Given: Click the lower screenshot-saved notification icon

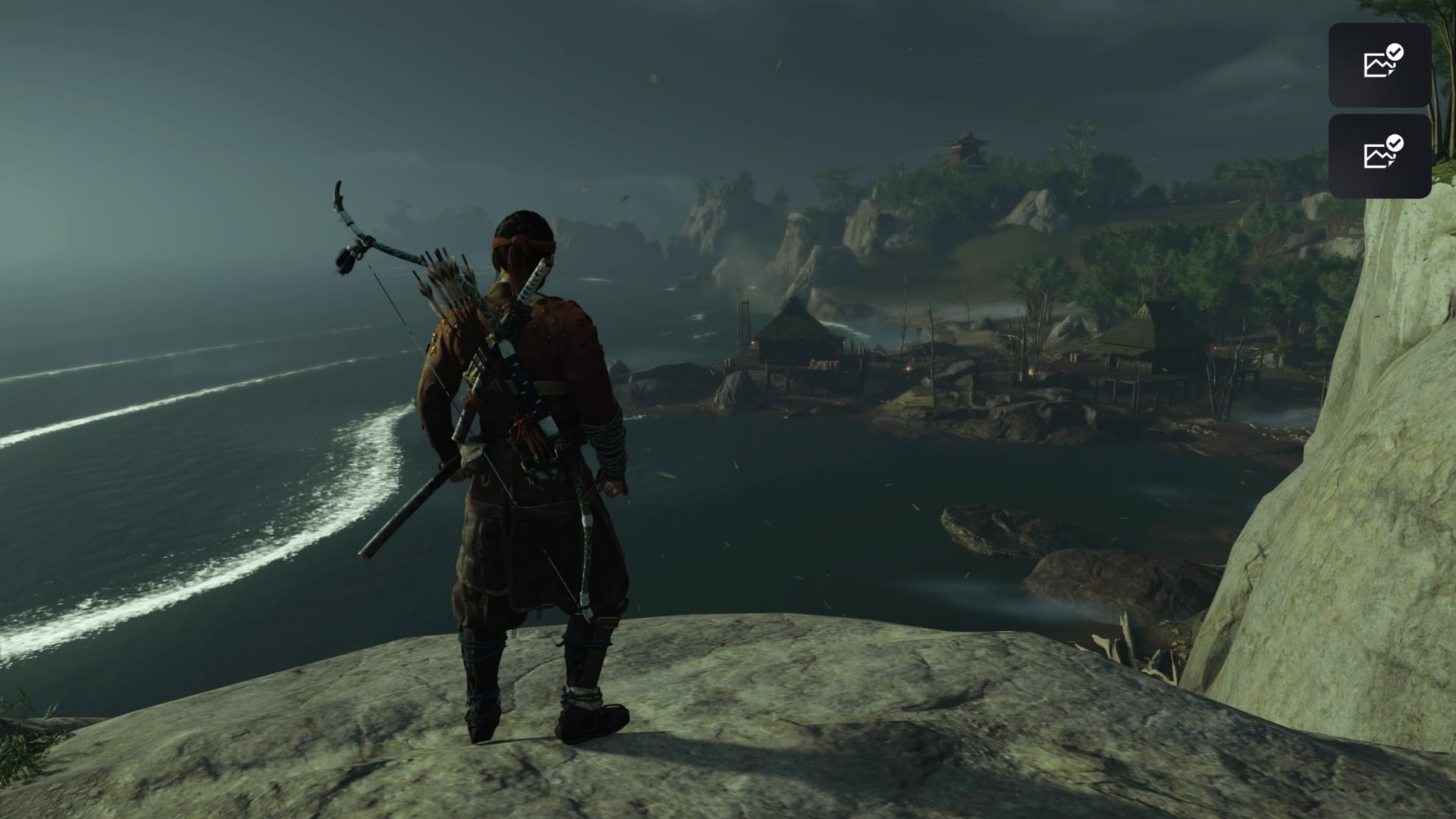Looking at the screenshot, I should pyautogui.click(x=1380, y=155).
